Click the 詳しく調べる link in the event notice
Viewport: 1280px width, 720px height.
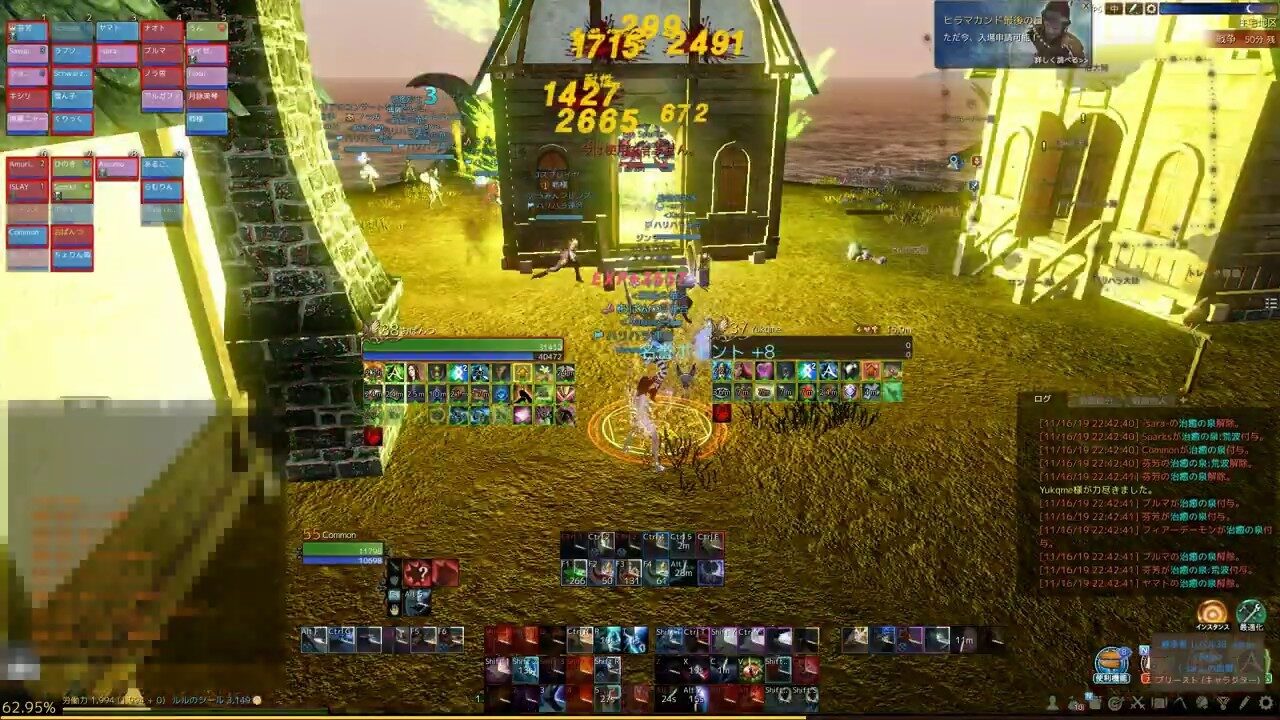[x=1060, y=59]
